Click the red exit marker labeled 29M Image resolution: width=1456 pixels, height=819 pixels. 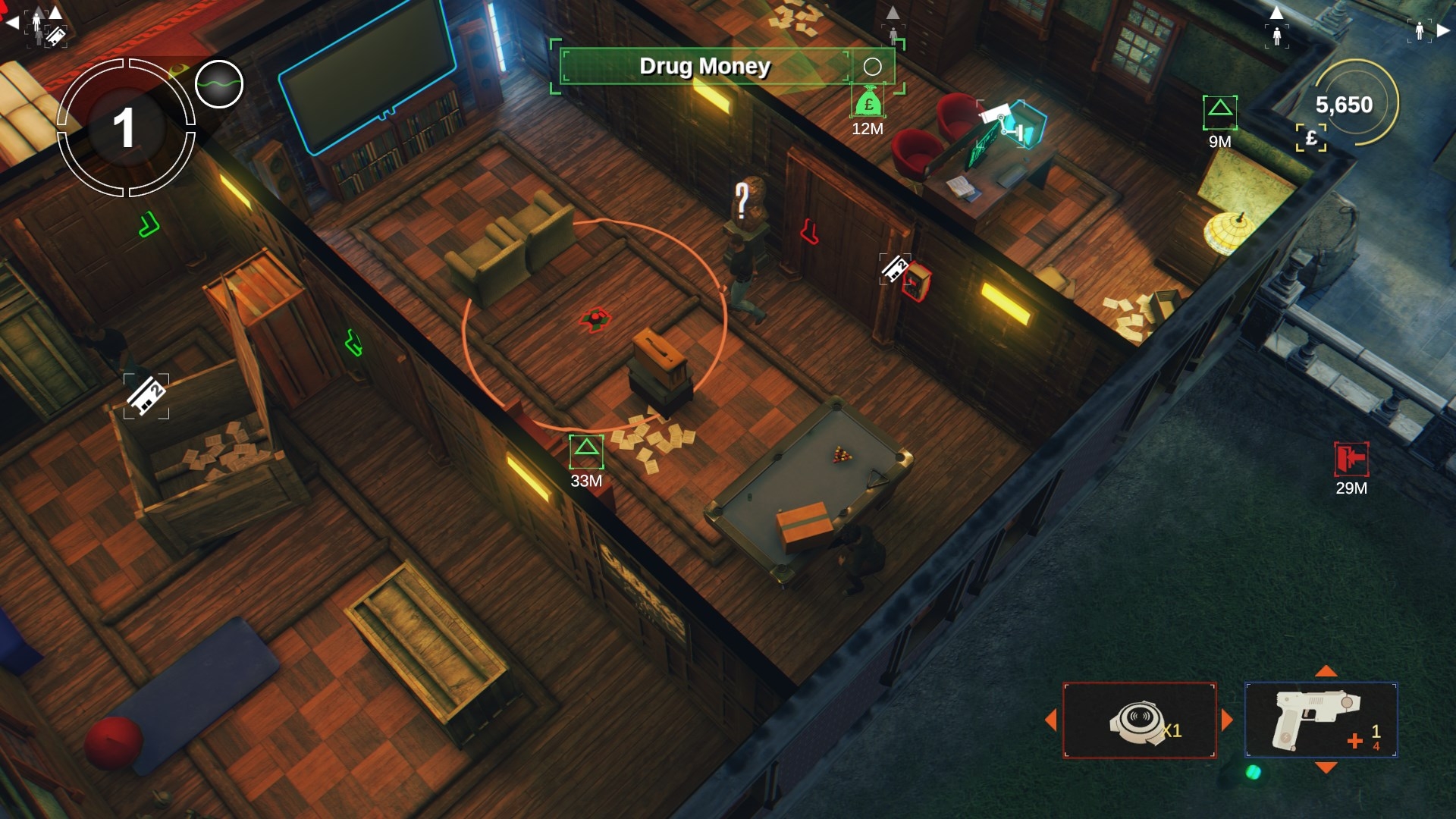(1351, 459)
